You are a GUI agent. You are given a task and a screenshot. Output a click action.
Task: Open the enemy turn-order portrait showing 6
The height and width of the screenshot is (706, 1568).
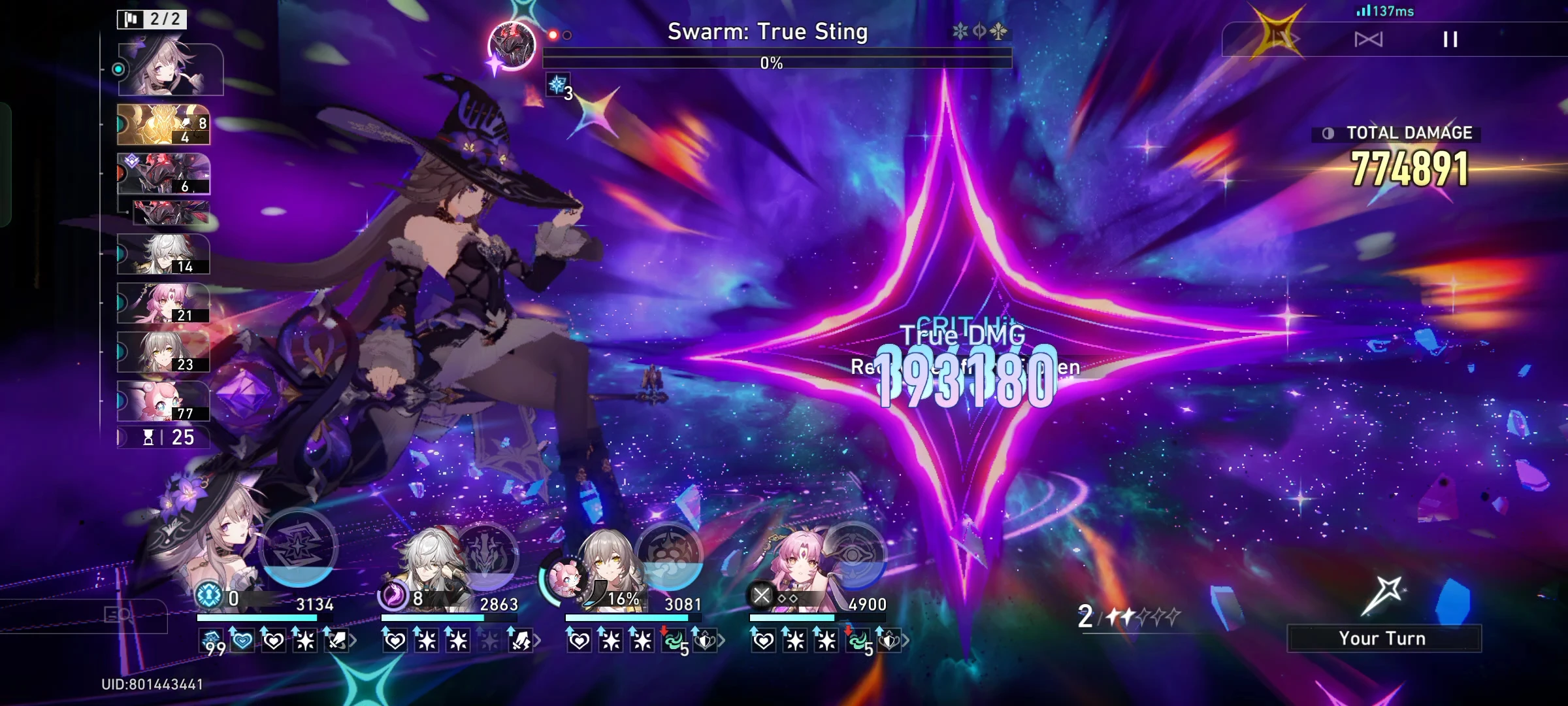[163, 173]
